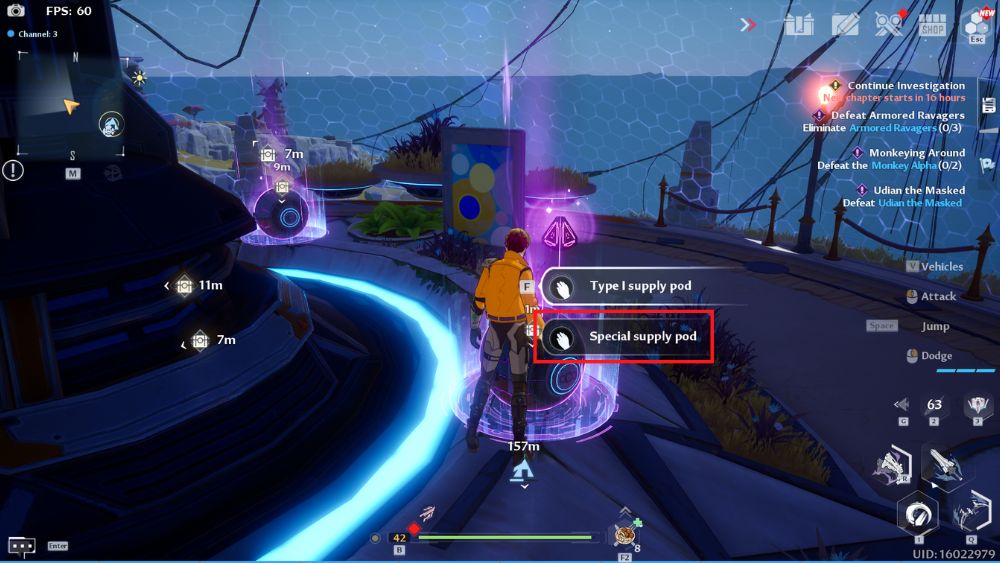Open the pencil and notepad icon
The width and height of the screenshot is (1000, 563).
[845, 25]
